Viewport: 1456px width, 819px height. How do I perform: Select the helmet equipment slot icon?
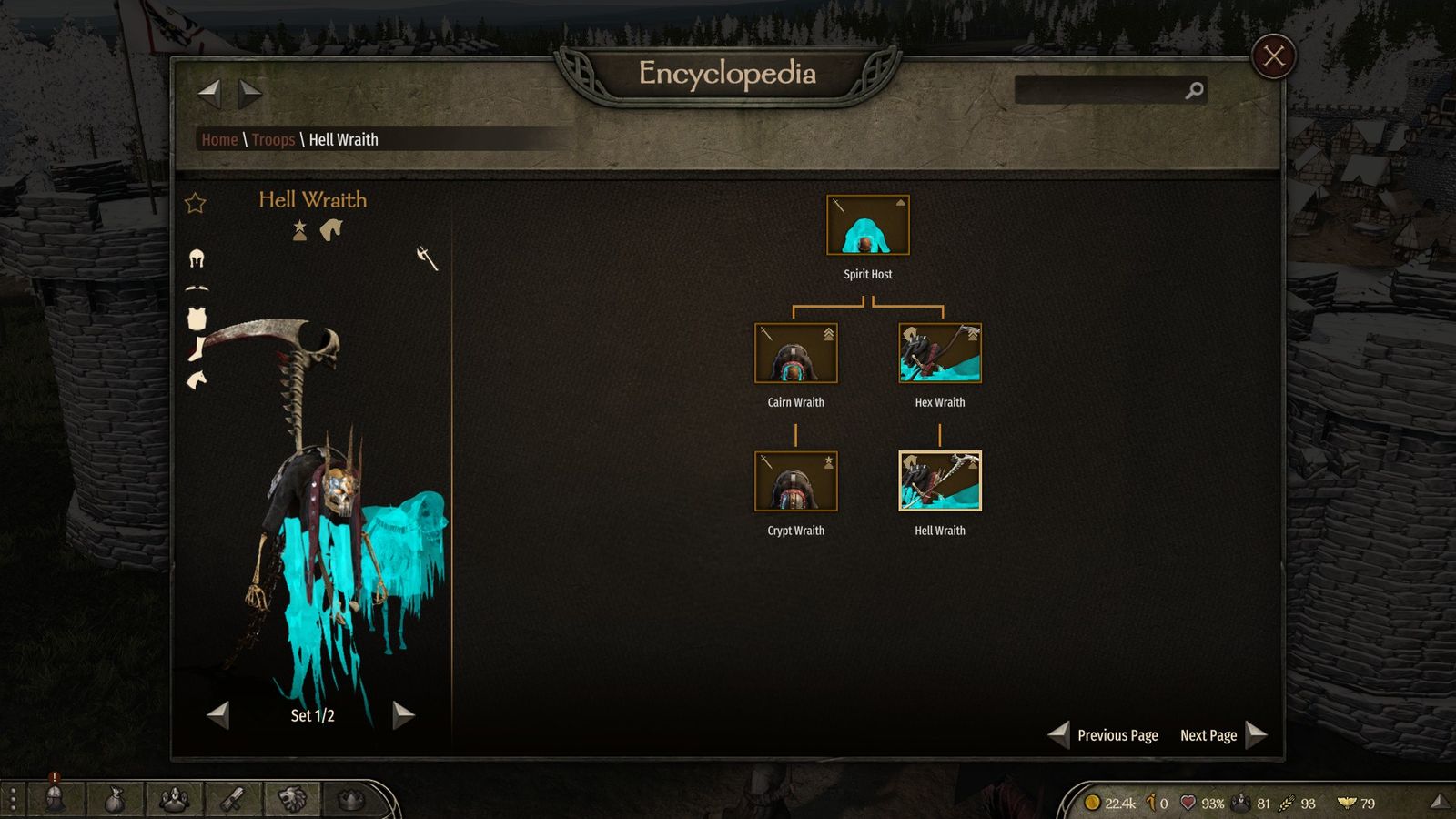point(197,259)
